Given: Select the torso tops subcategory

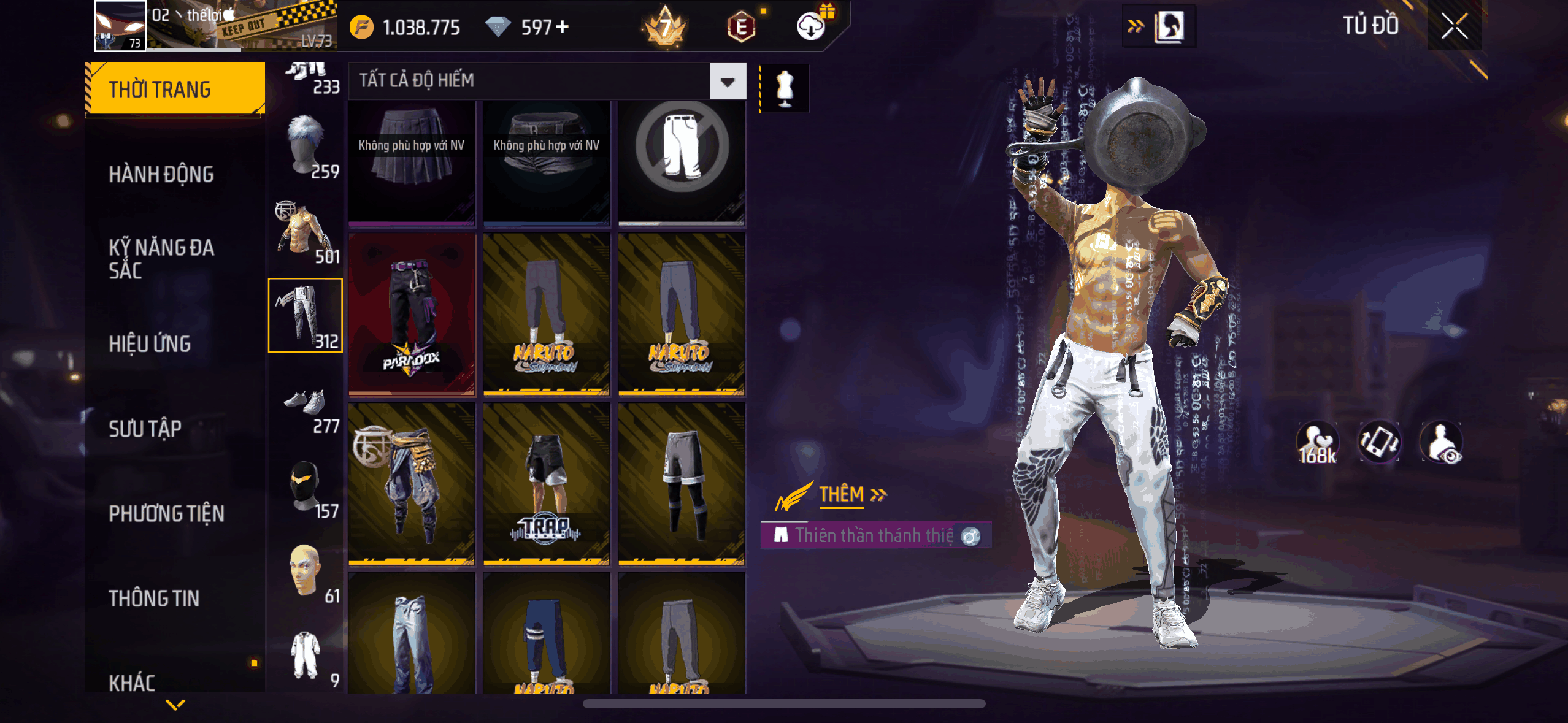Looking at the screenshot, I should [306, 232].
